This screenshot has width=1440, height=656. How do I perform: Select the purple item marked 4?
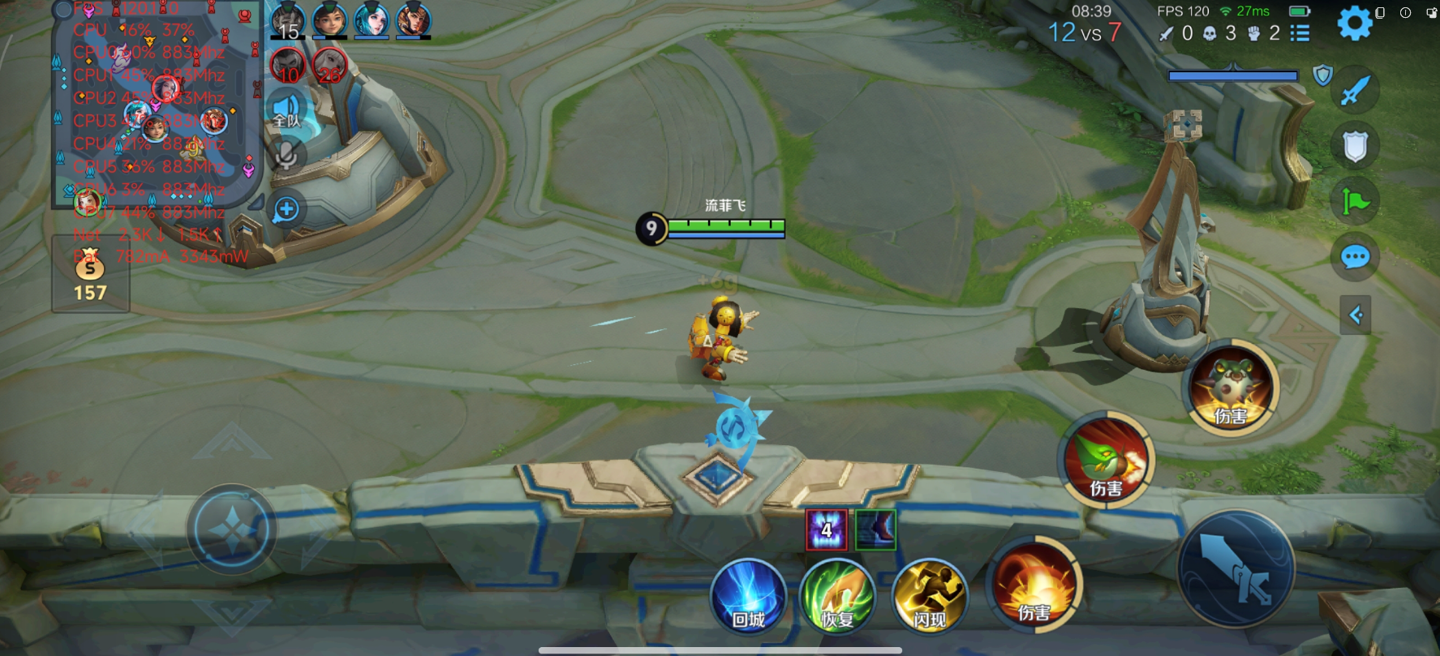tap(826, 530)
